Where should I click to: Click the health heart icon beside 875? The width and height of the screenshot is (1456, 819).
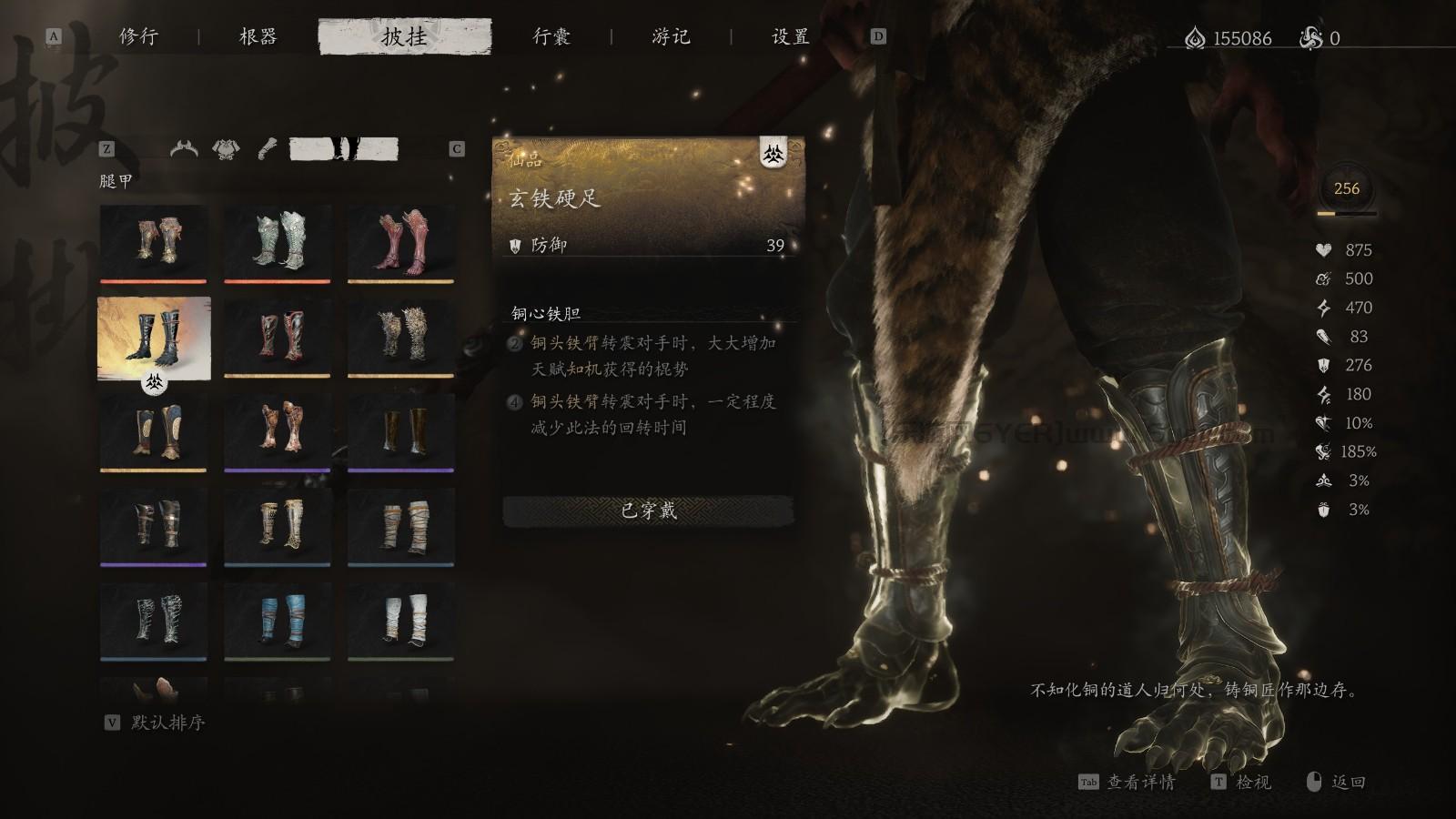coord(1321,248)
